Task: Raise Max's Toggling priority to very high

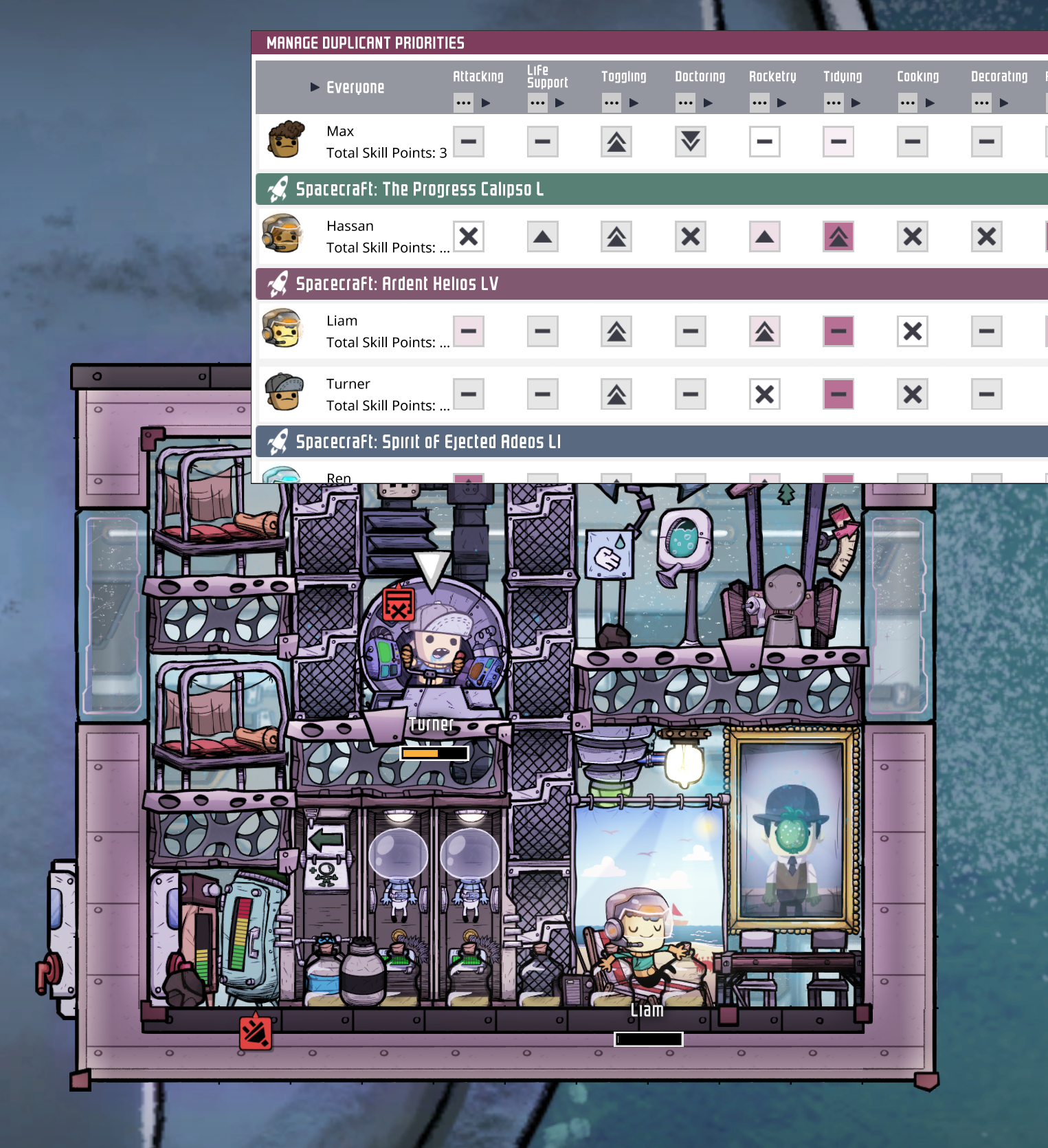Action: pyautogui.click(x=616, y=142)
